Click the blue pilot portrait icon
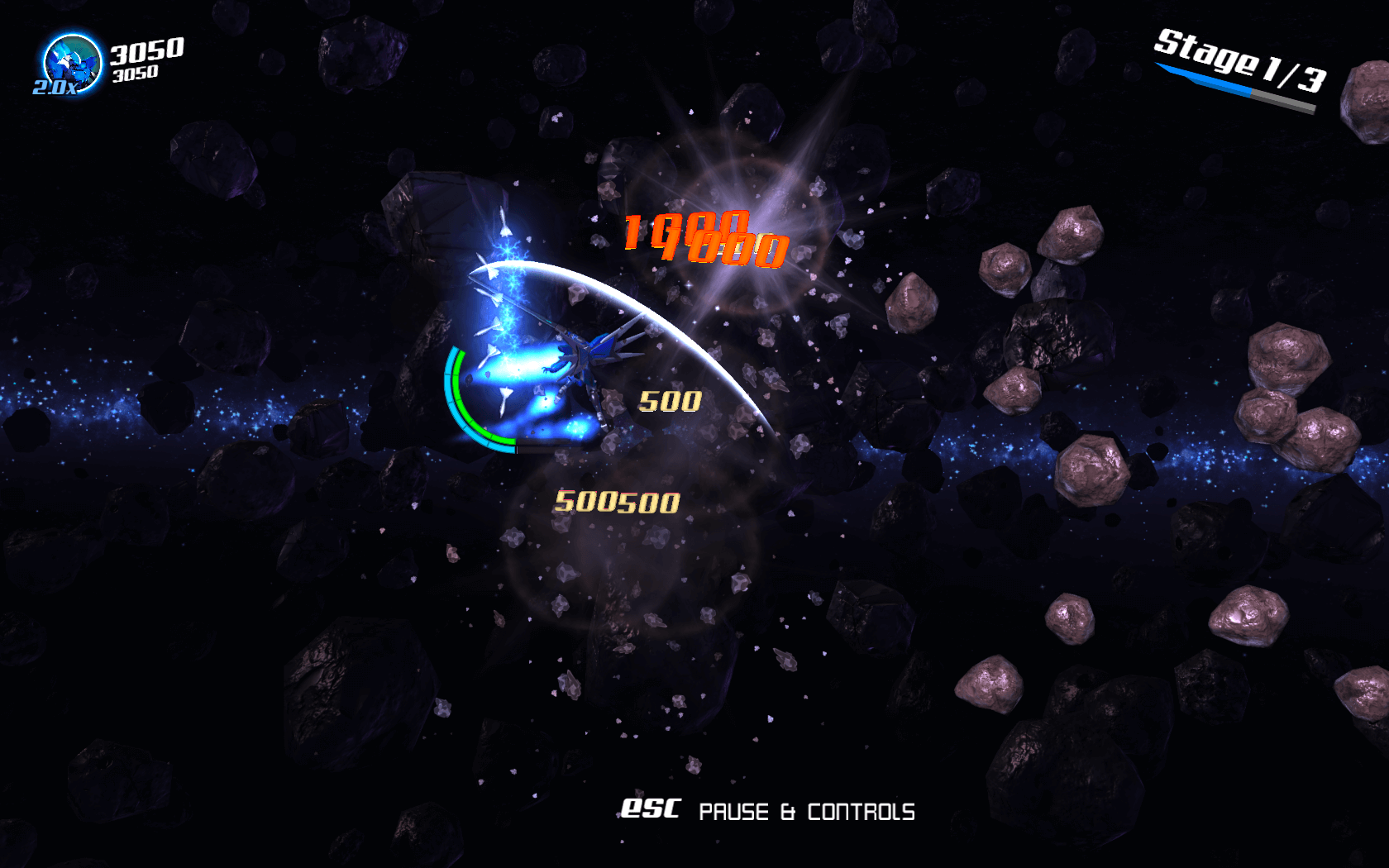The height and width of the screenshot is (868, 1389). tap(71, 62)
